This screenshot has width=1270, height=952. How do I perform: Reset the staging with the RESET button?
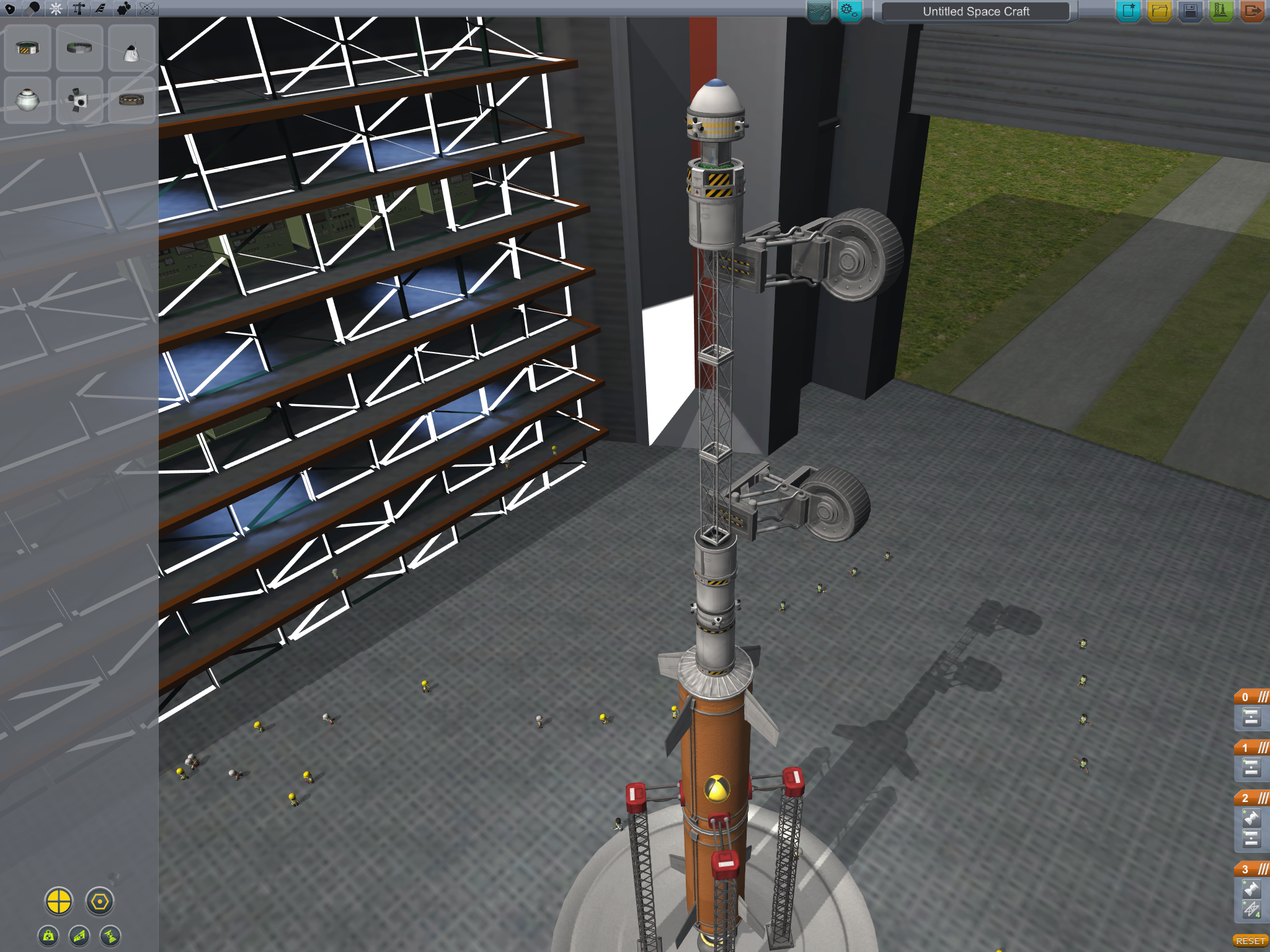point(1250,941)
